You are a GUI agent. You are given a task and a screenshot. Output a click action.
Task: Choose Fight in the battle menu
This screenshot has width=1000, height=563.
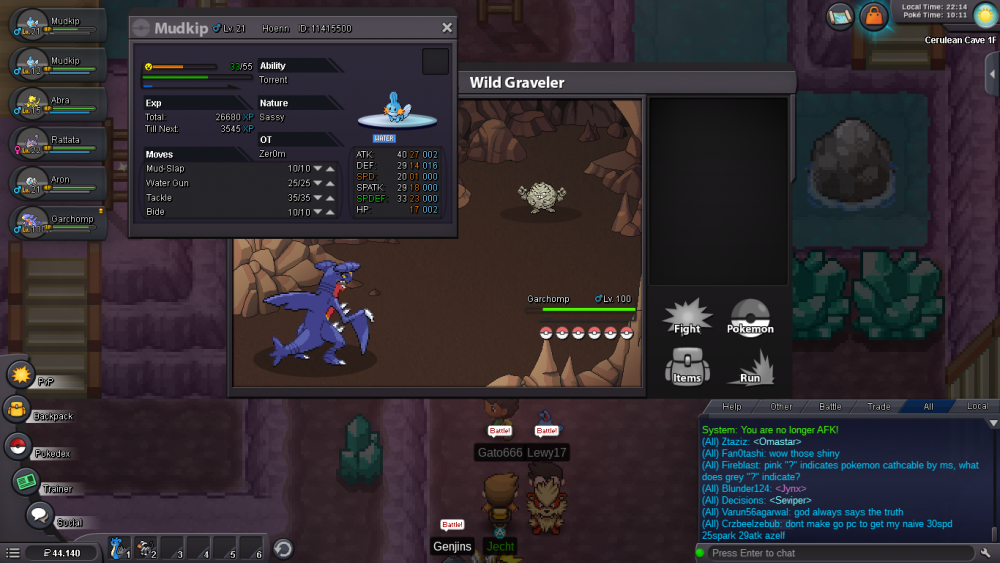[687, 317]
